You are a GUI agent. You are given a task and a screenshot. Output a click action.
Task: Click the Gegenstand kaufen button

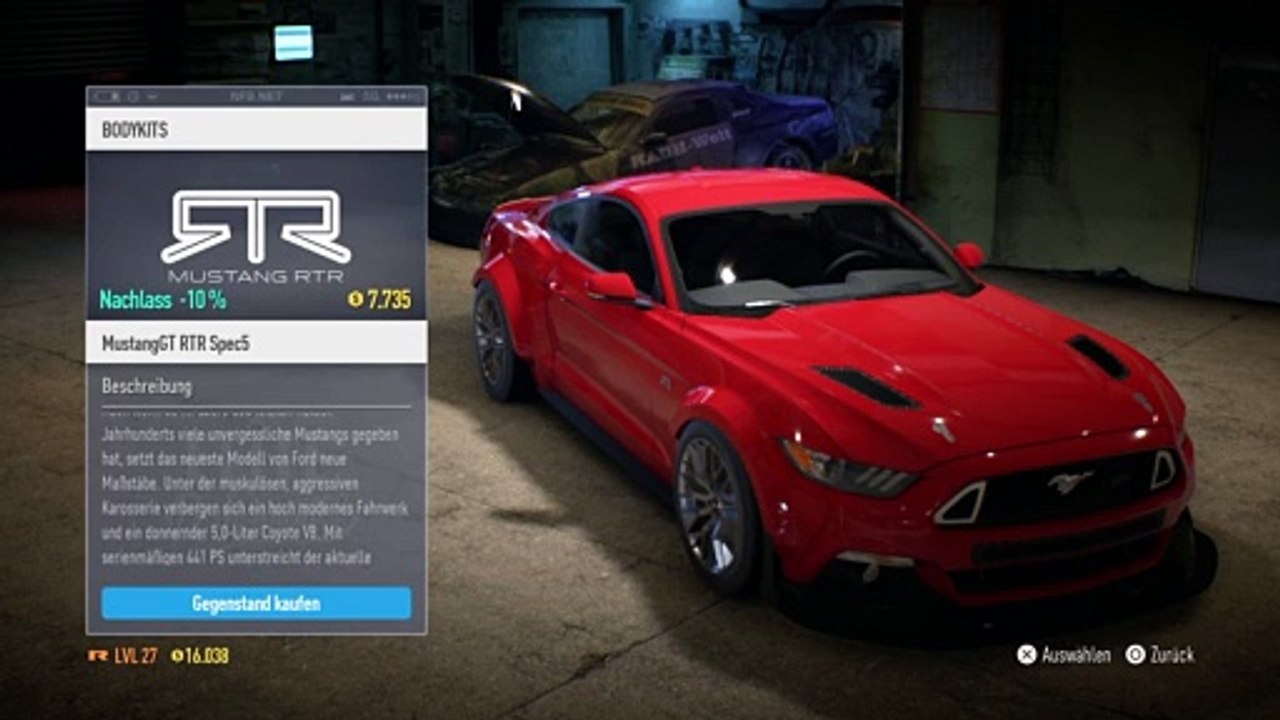click(256, 603)
